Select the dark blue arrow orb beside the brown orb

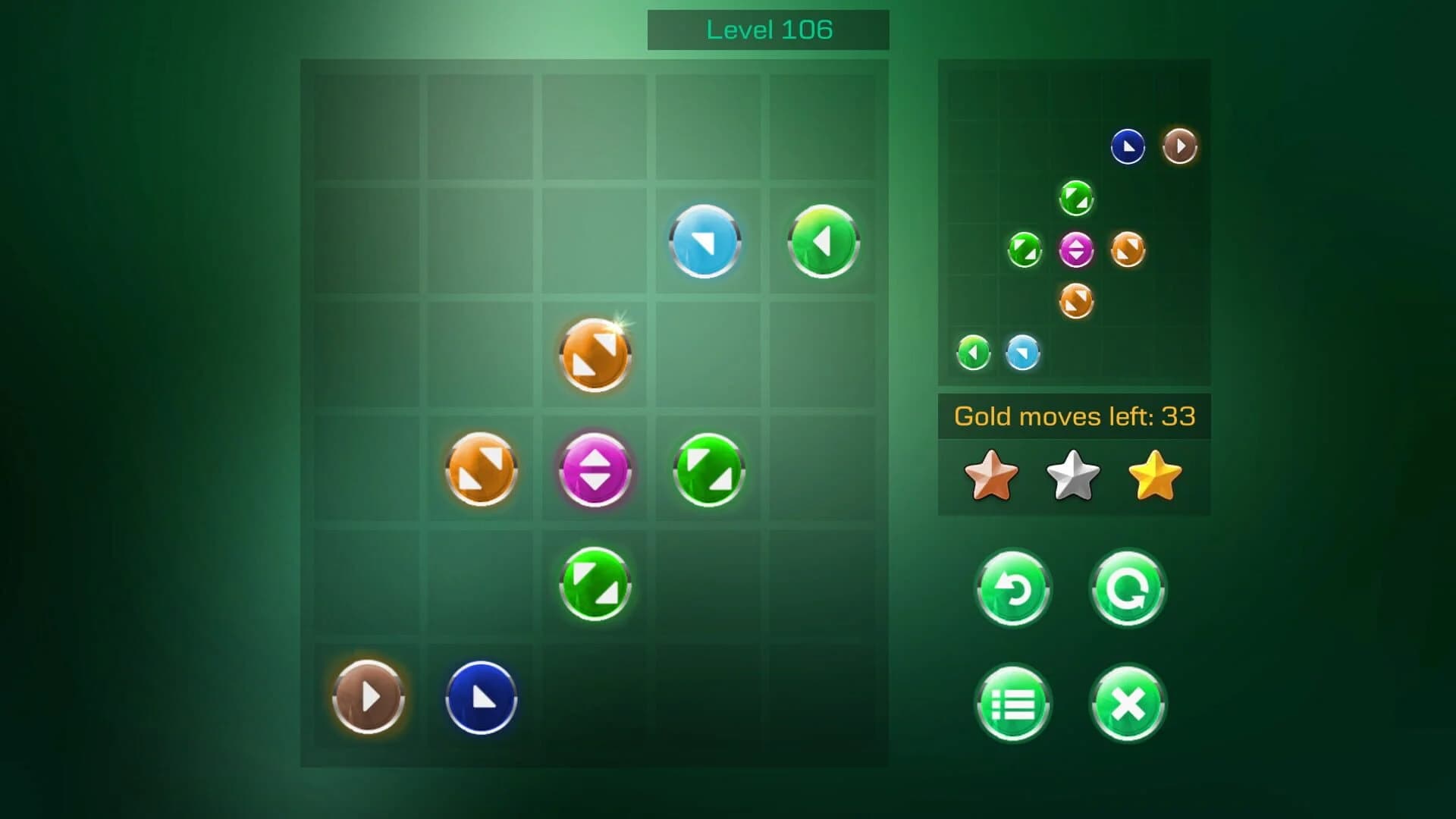point(480,698)
